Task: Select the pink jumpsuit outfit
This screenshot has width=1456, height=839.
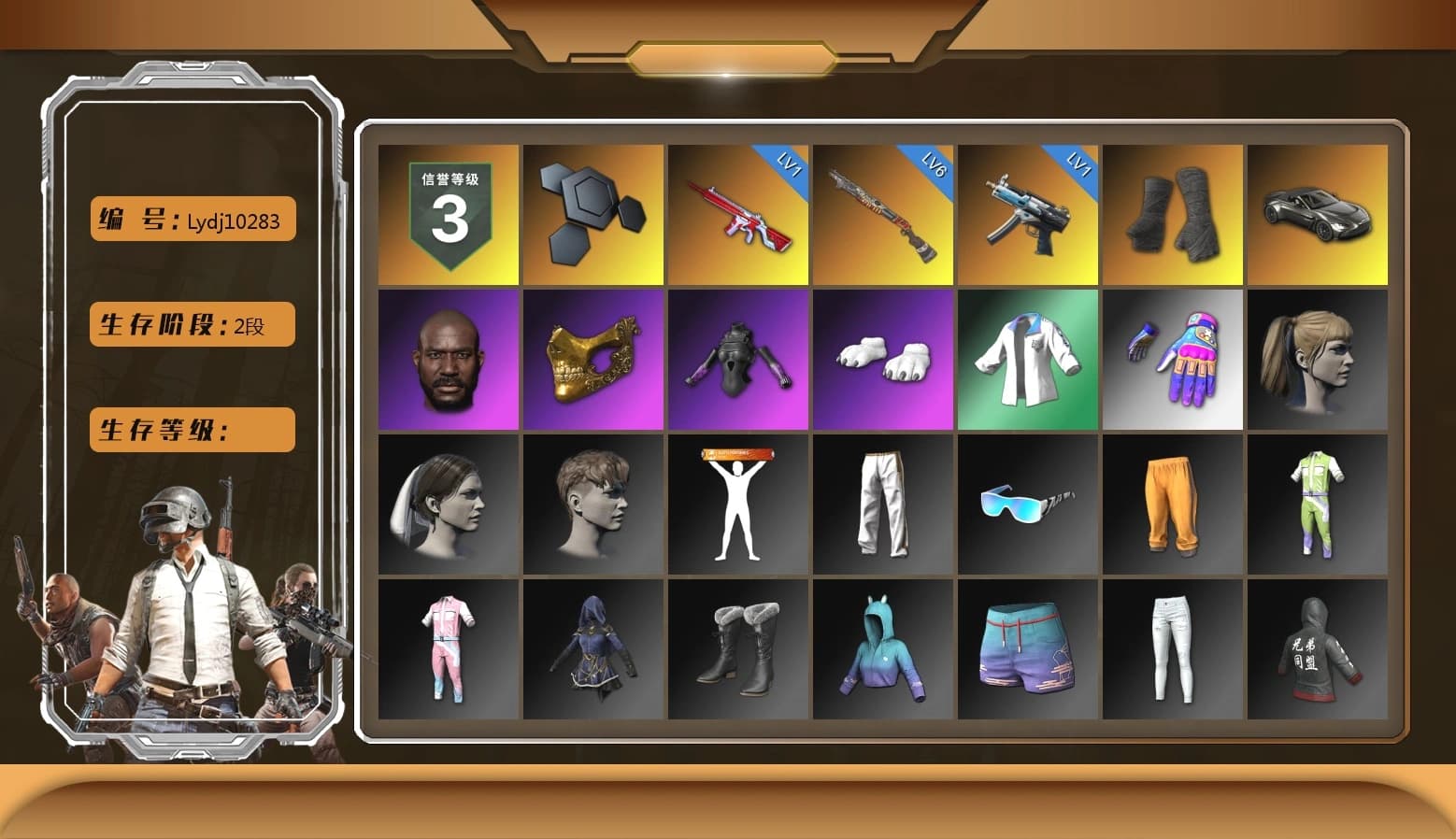Action: [x=447, y=649]
